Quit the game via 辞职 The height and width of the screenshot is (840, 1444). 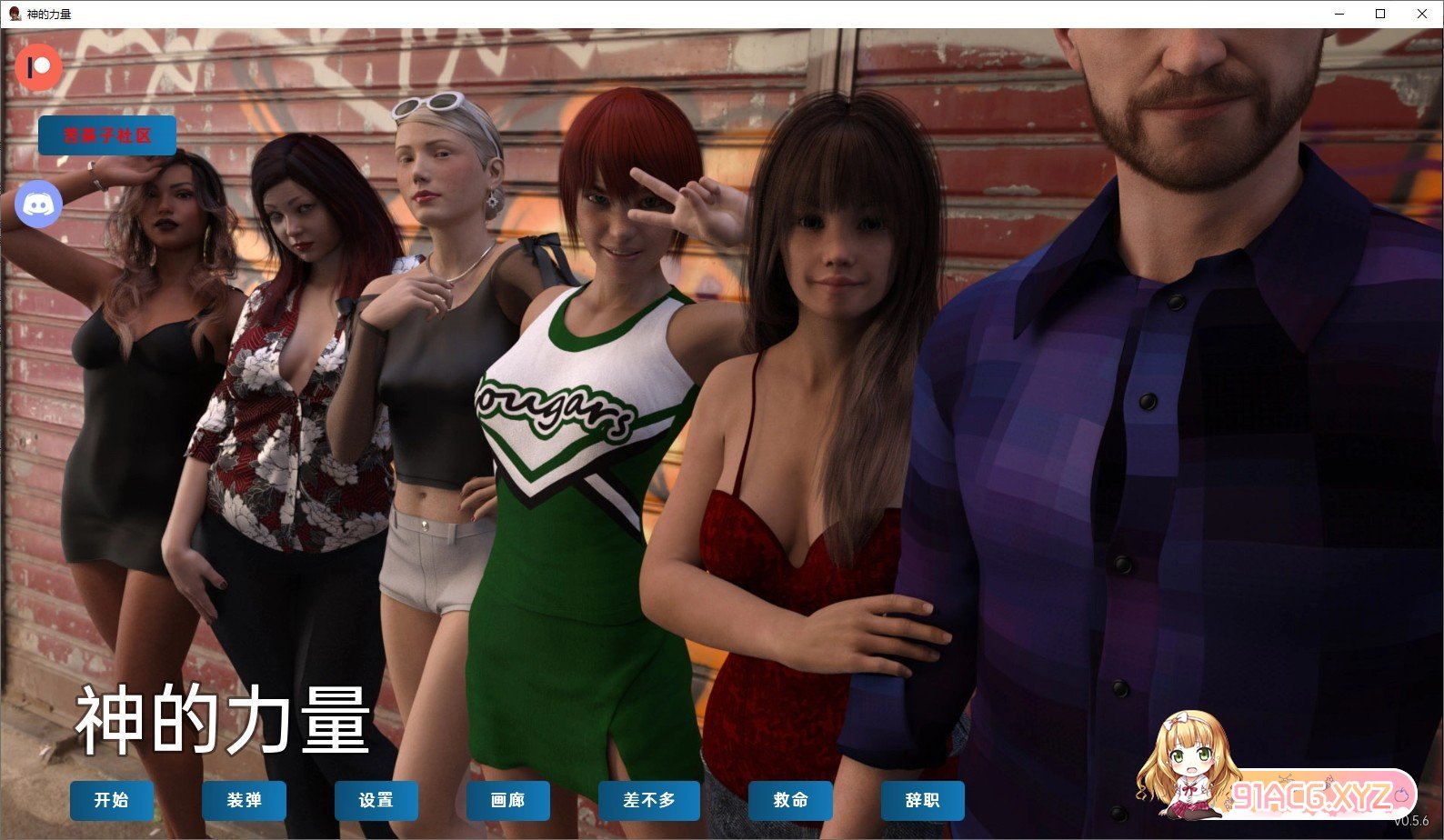click(x=922, y=801)
